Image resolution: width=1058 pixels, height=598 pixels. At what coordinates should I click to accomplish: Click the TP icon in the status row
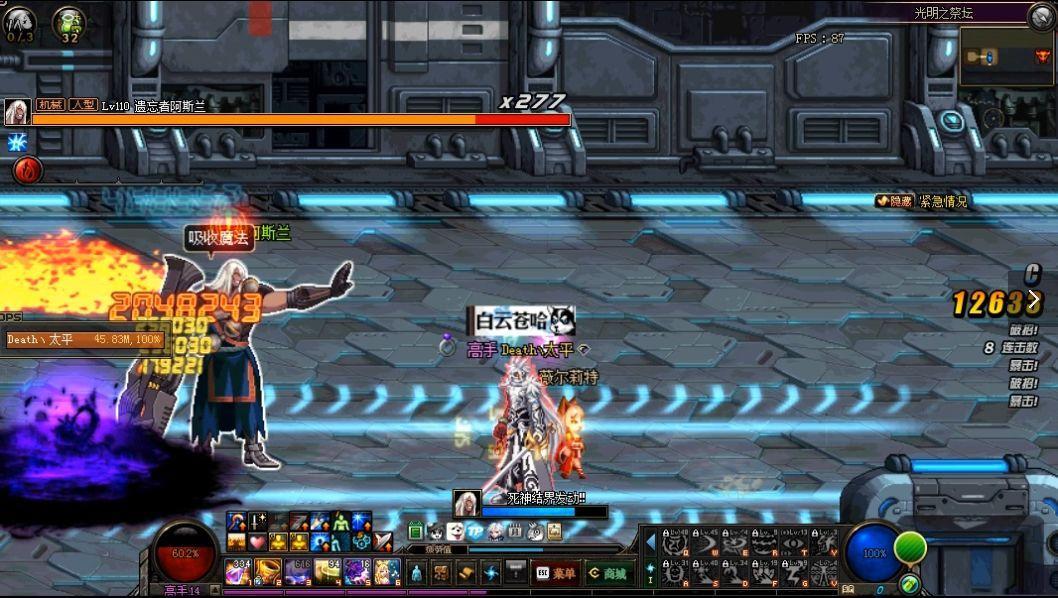(475, 531)
